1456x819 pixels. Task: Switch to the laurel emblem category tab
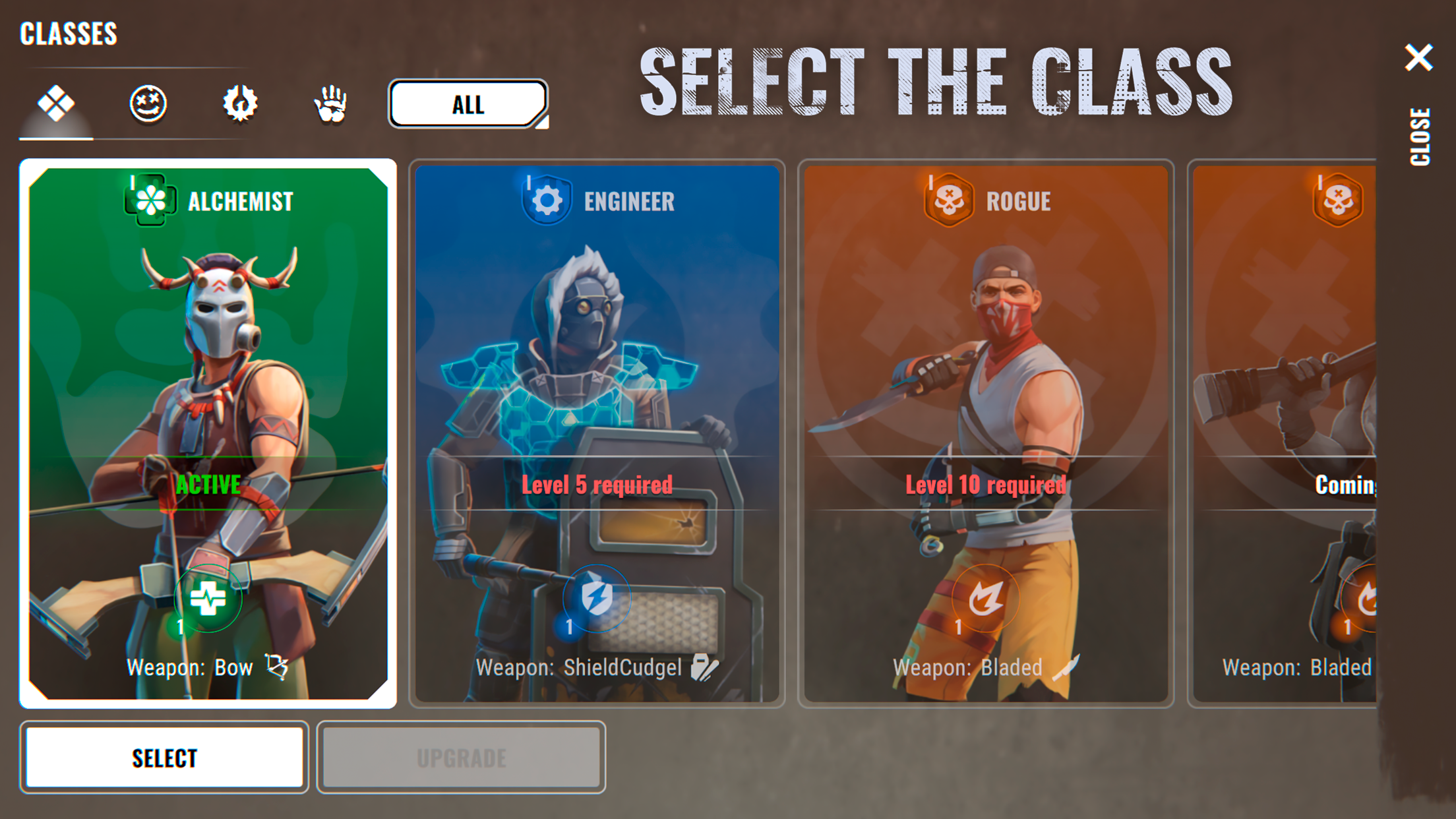(239, 104)
